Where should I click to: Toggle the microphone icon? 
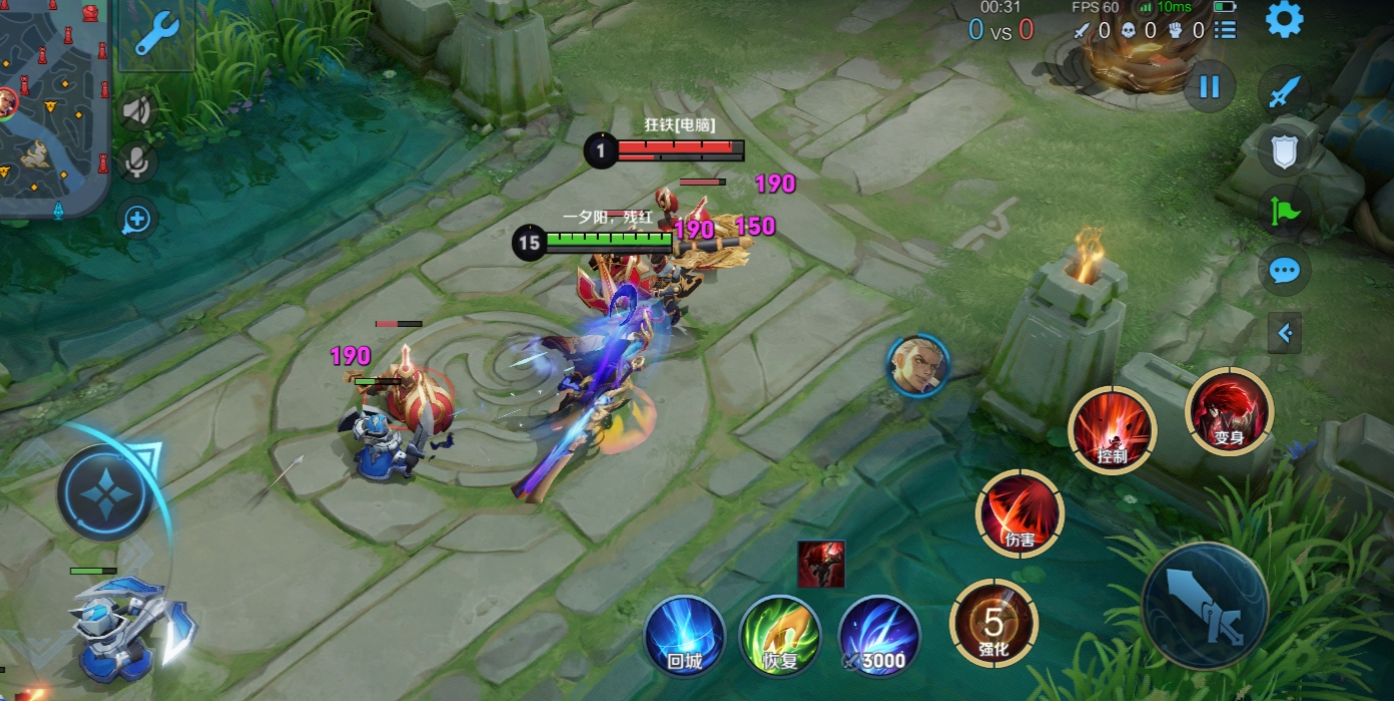[x=136, y=162]
